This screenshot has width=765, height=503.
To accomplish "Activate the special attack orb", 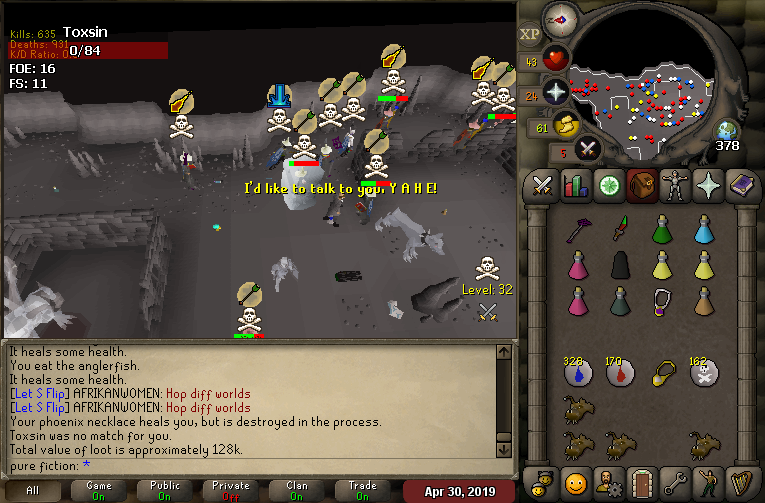I will point(588,150).
